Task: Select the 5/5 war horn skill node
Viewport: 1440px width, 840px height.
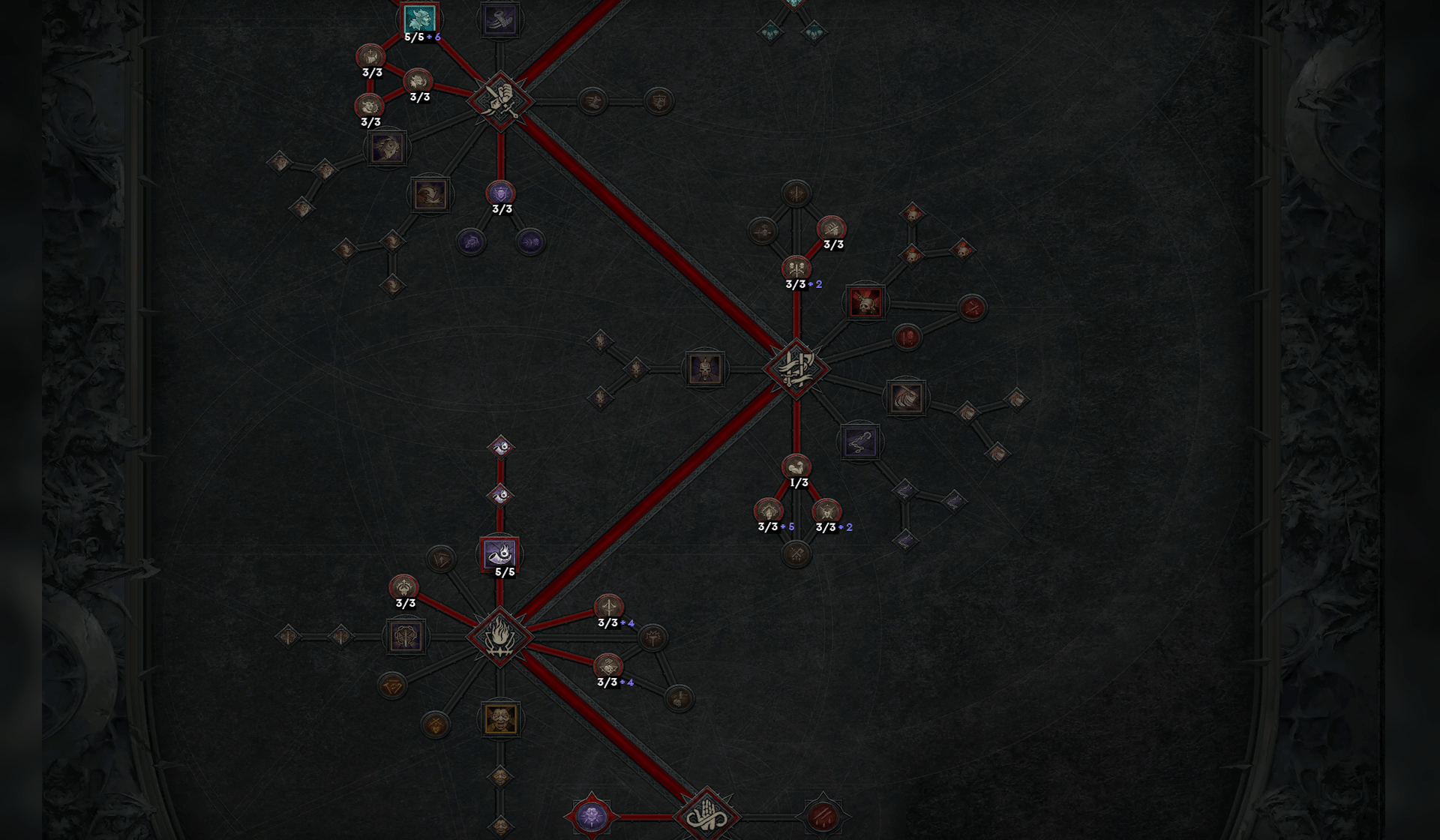Action: click(500, 554)
